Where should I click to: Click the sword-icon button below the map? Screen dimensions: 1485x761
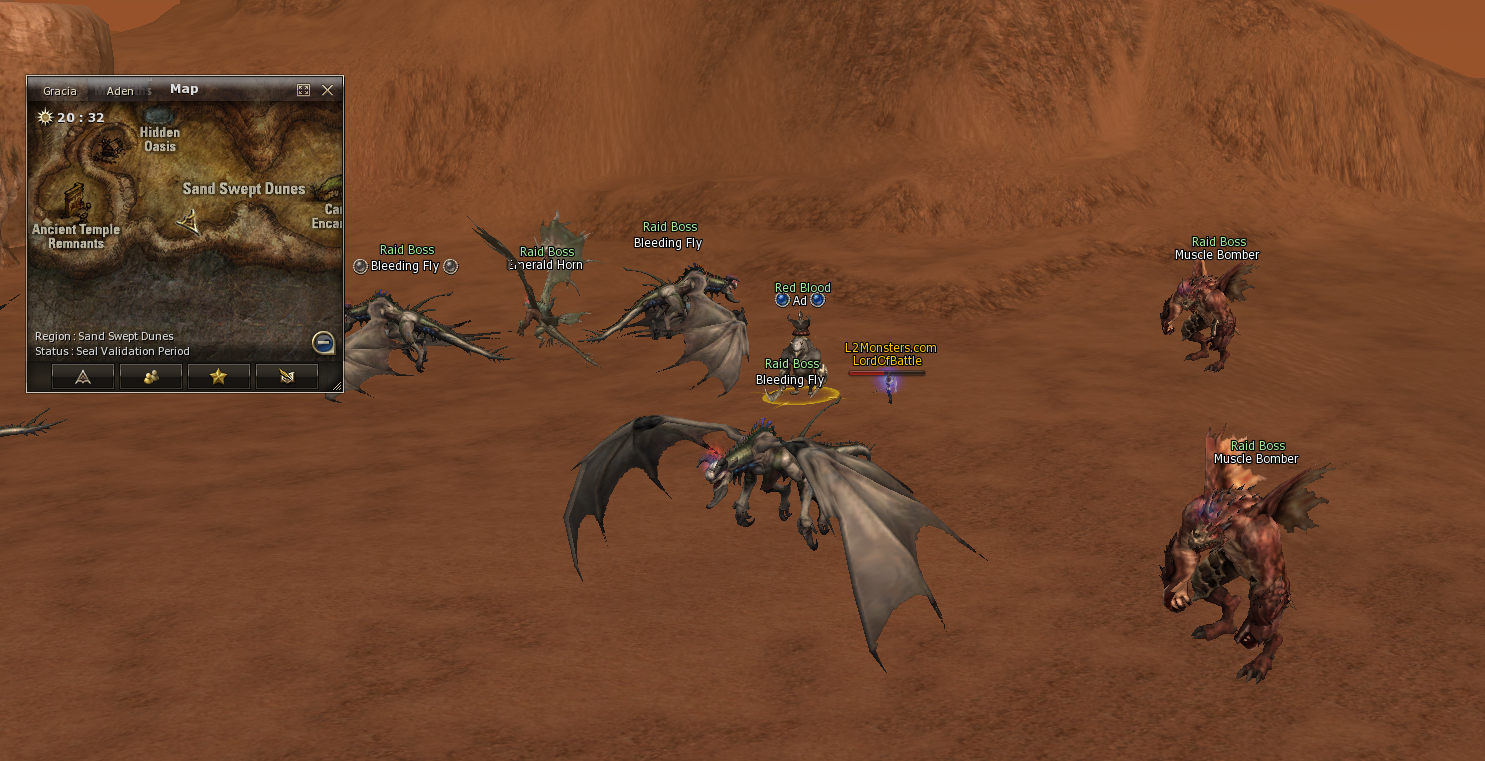click(x=286, y=376)
